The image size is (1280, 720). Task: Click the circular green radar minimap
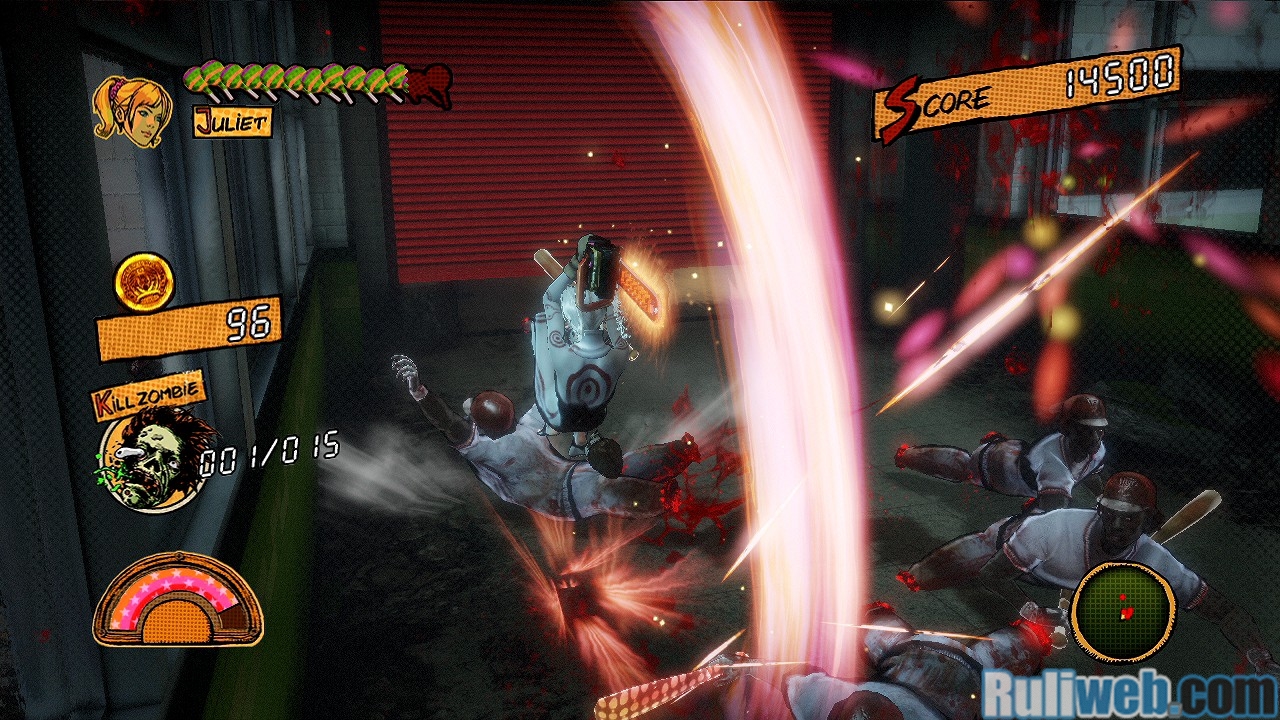click(1122, 611)
